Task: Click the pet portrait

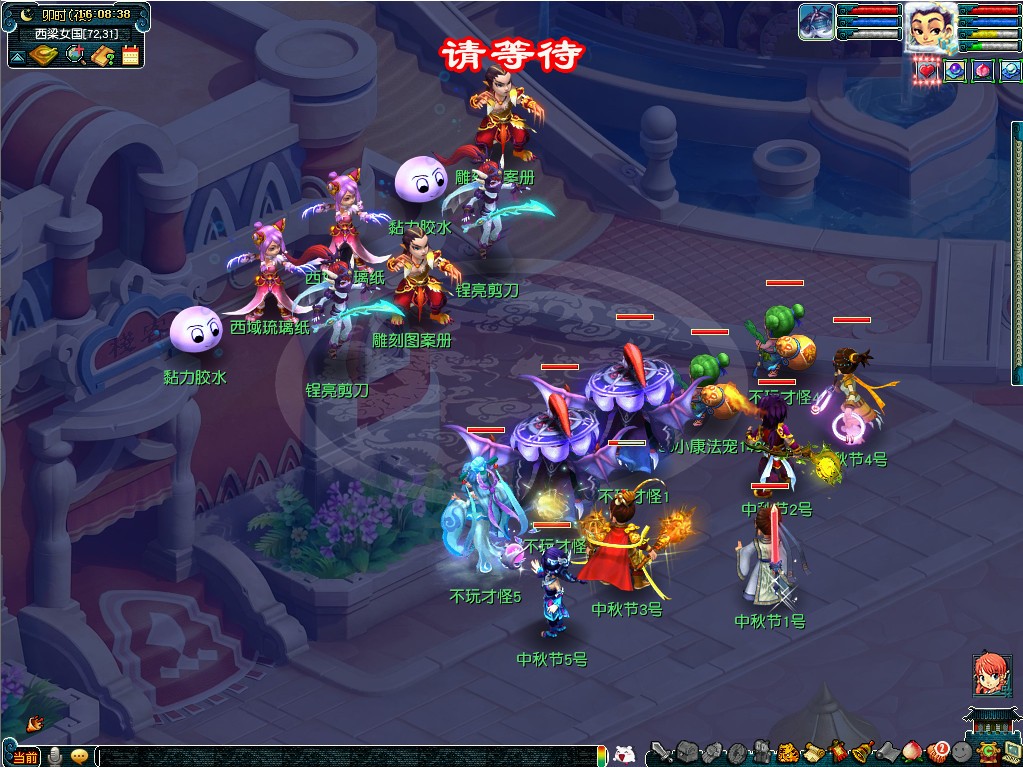Action: tap(816, 22)
